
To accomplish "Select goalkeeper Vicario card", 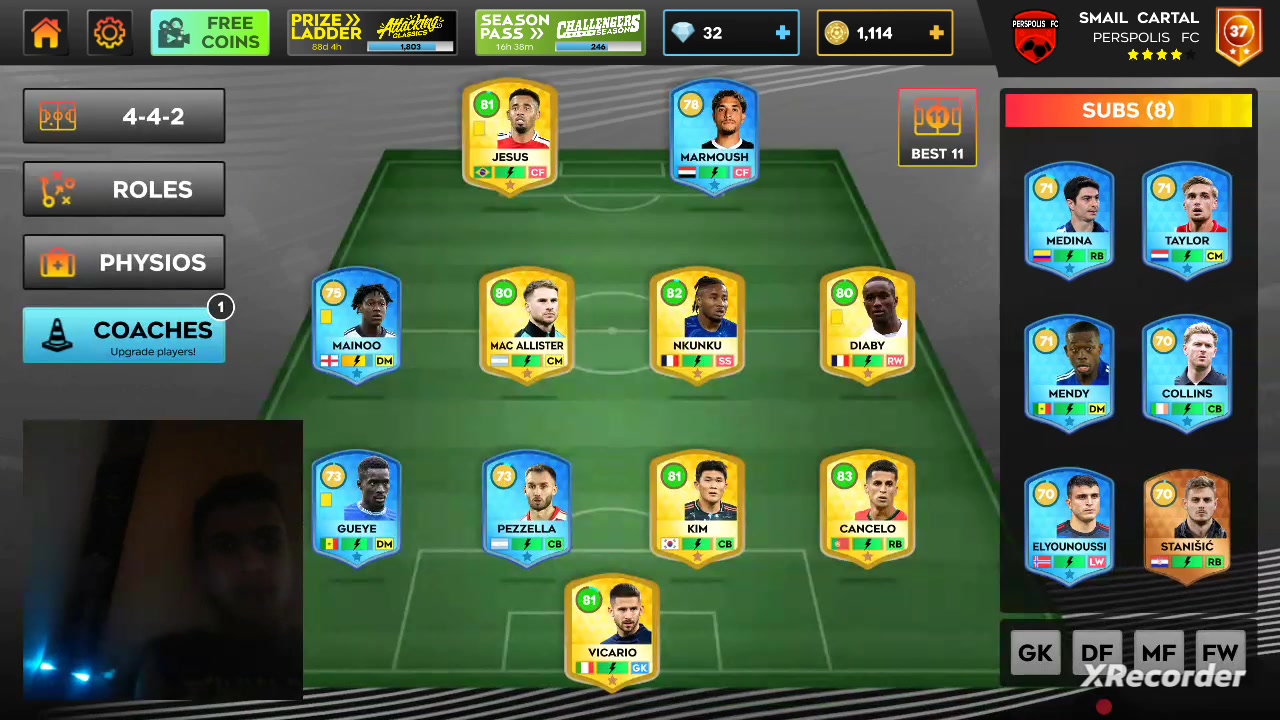I will pos(612,630).
